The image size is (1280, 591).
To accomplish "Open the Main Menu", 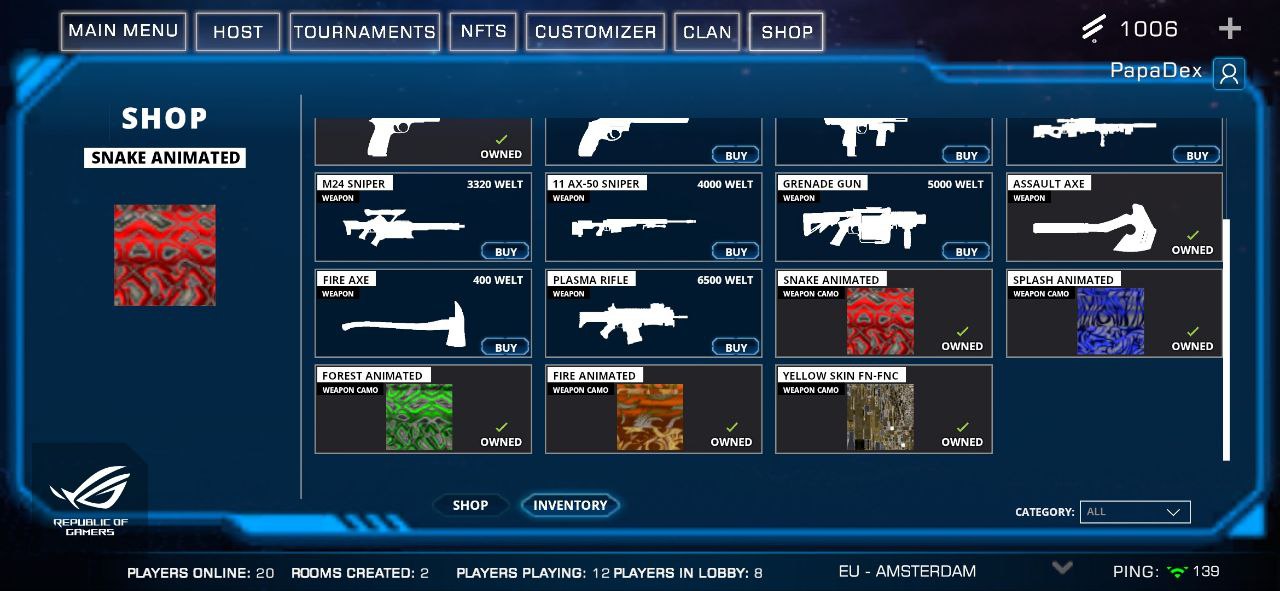I will tap(123, 31).
